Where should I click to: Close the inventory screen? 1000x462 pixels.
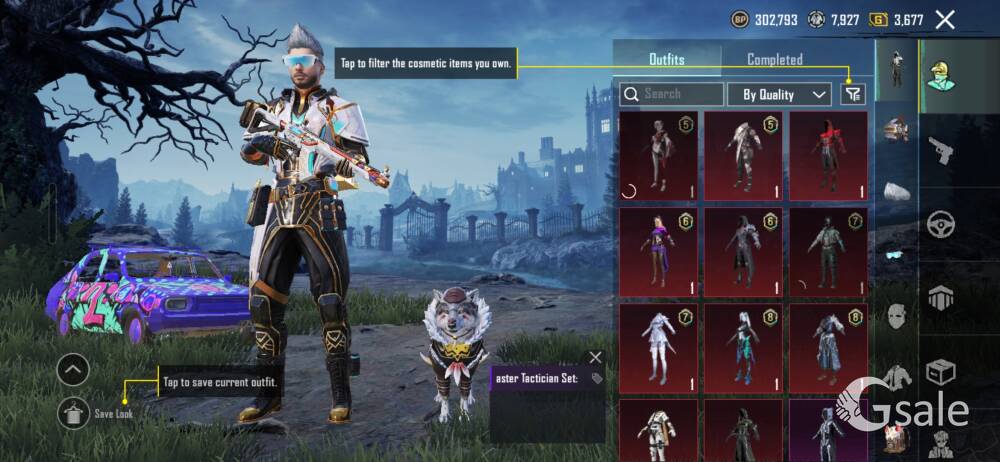945,19
